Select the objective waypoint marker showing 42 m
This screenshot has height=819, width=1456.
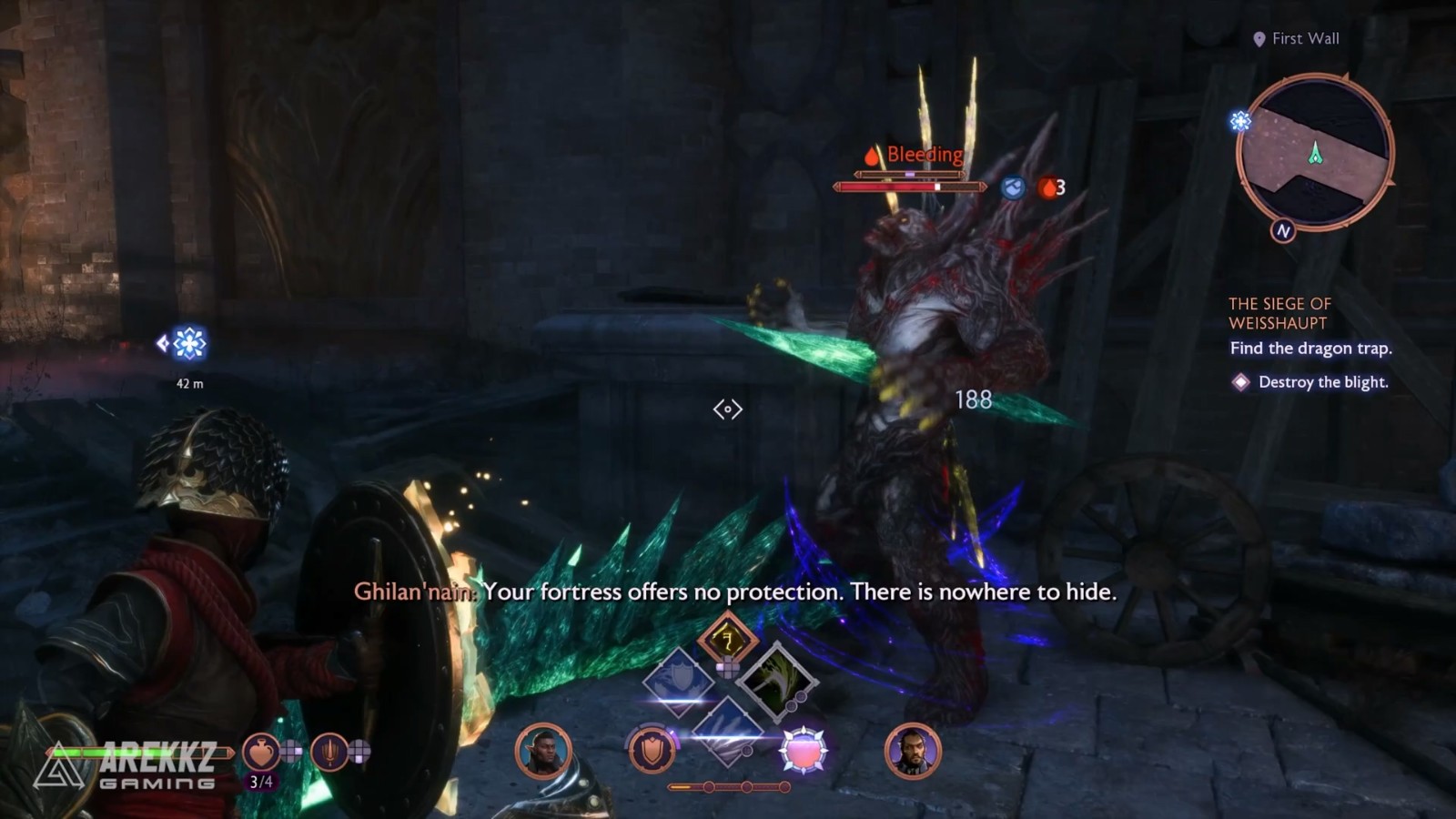click(x=188, y=344)
